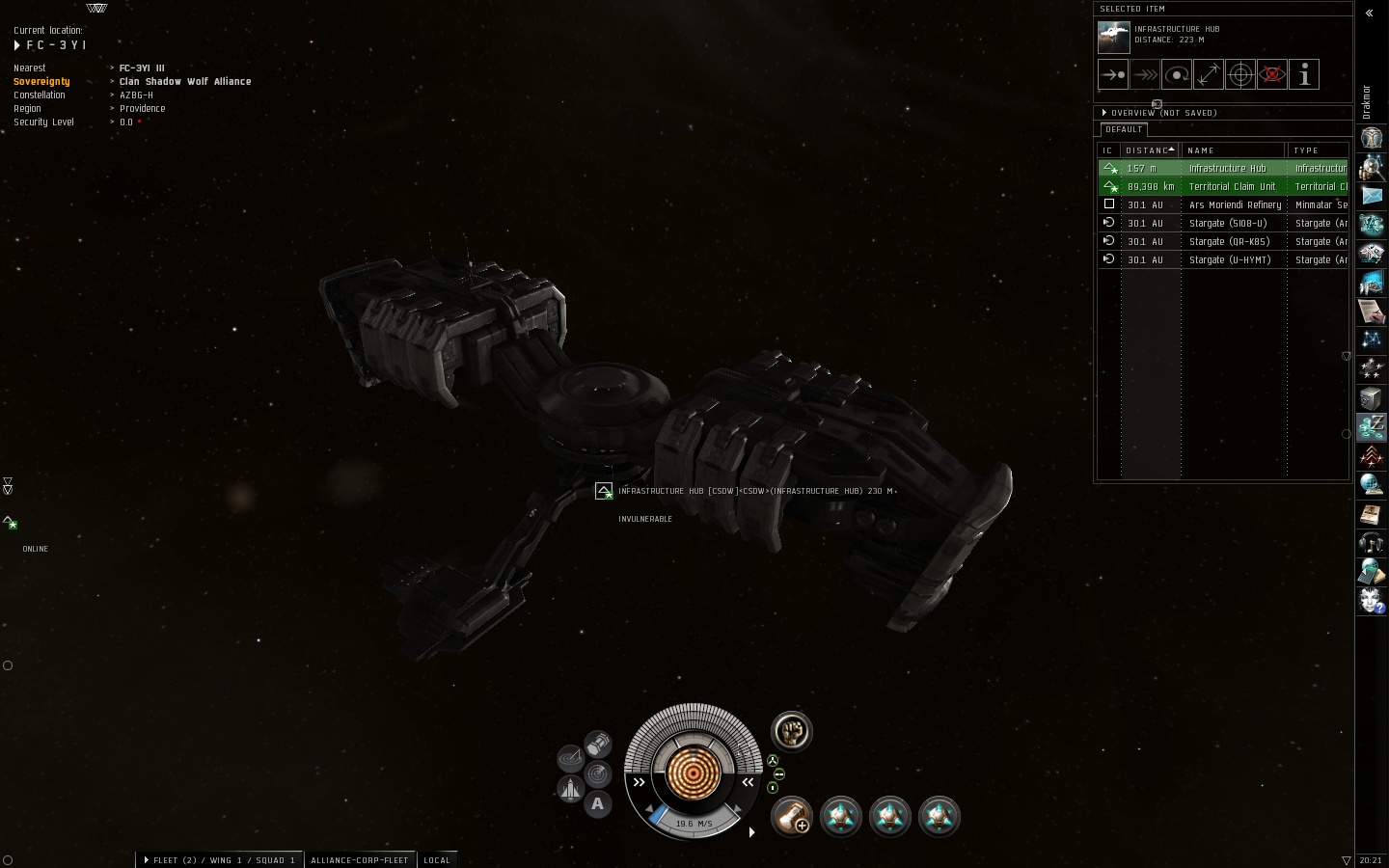Select Stargate (5IO8-U) in overview
This screenshot has height=868, width=1389.
click(1228, 224)
